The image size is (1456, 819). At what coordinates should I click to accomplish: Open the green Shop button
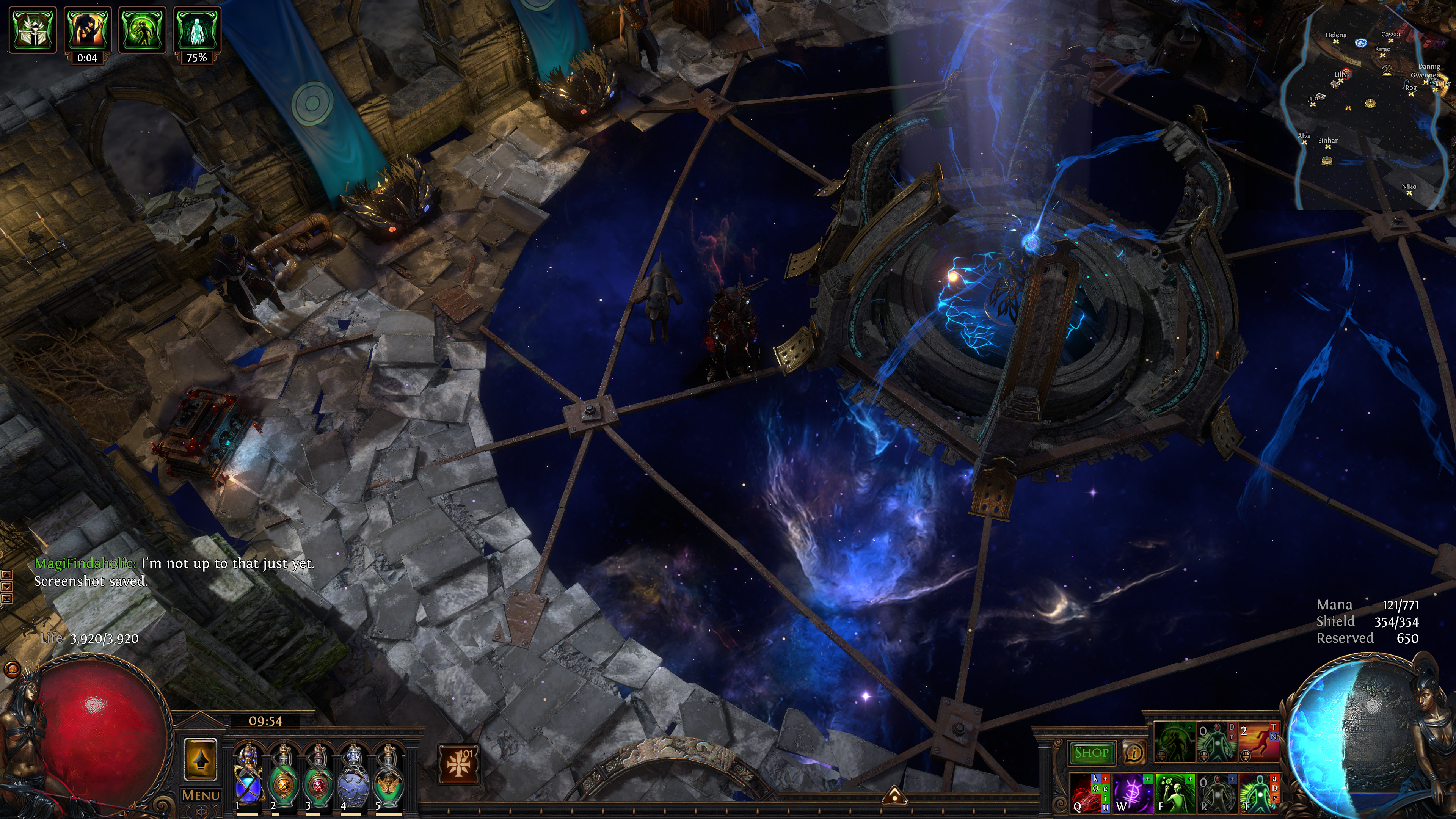1091,752
